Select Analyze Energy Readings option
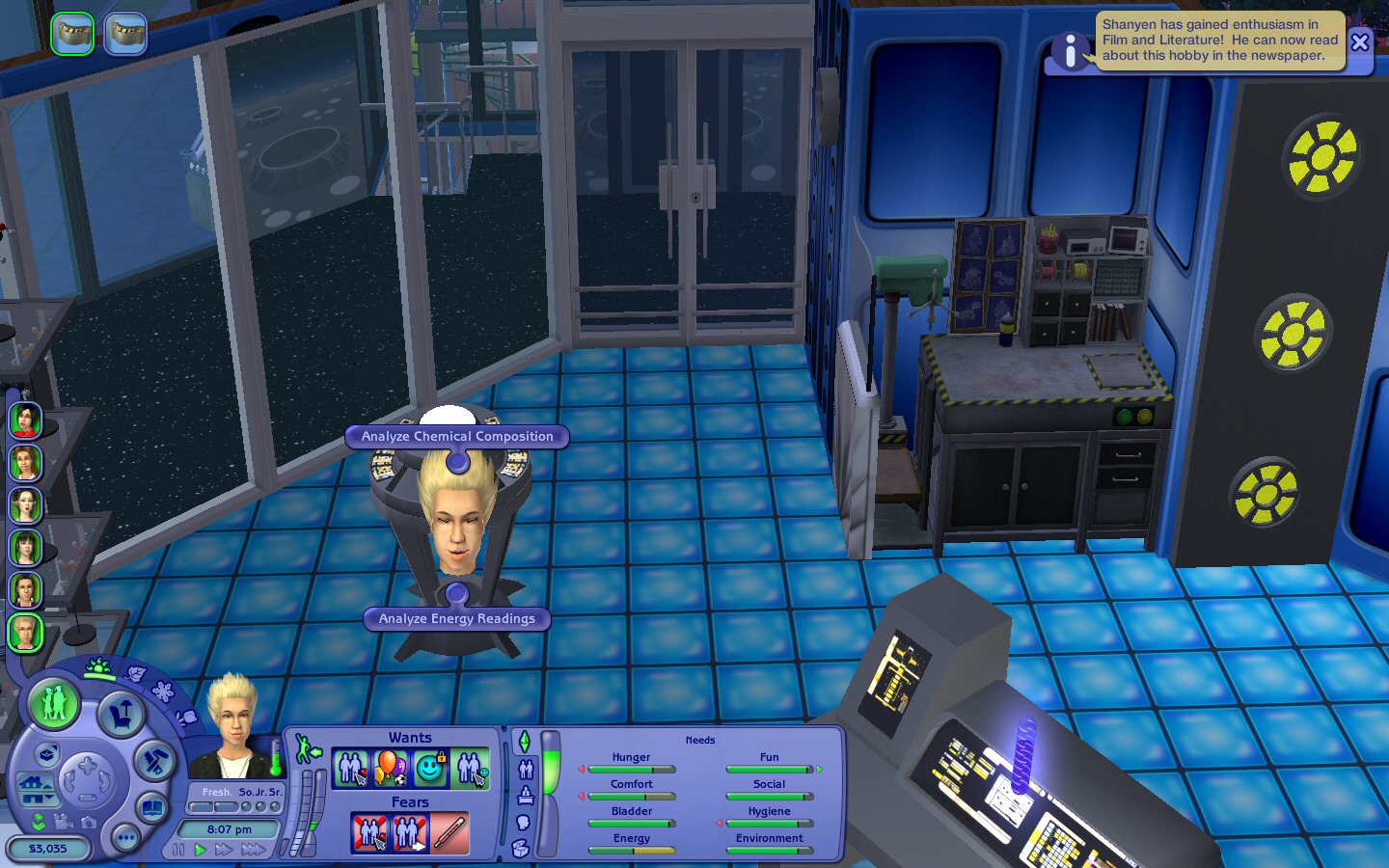This screenshot has height=868, width=1389. [x=456, y=619]
